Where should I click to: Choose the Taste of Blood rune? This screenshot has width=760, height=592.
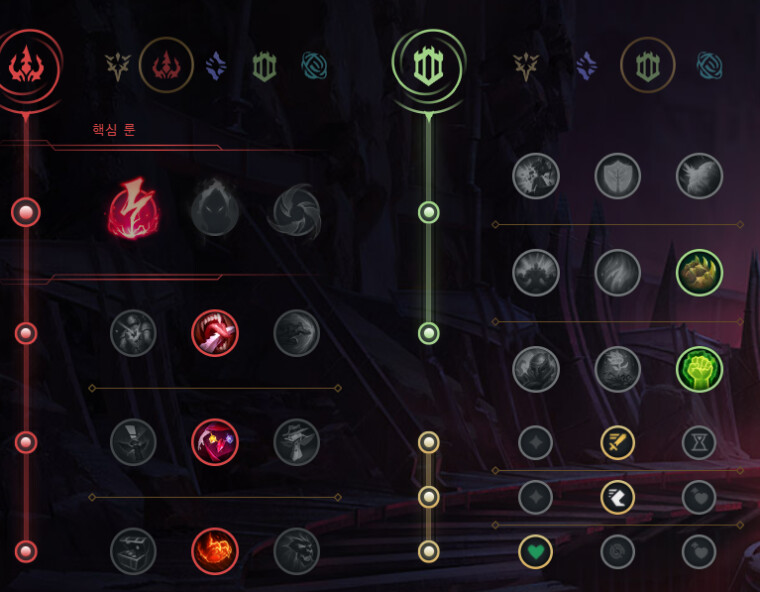point(215,333)
